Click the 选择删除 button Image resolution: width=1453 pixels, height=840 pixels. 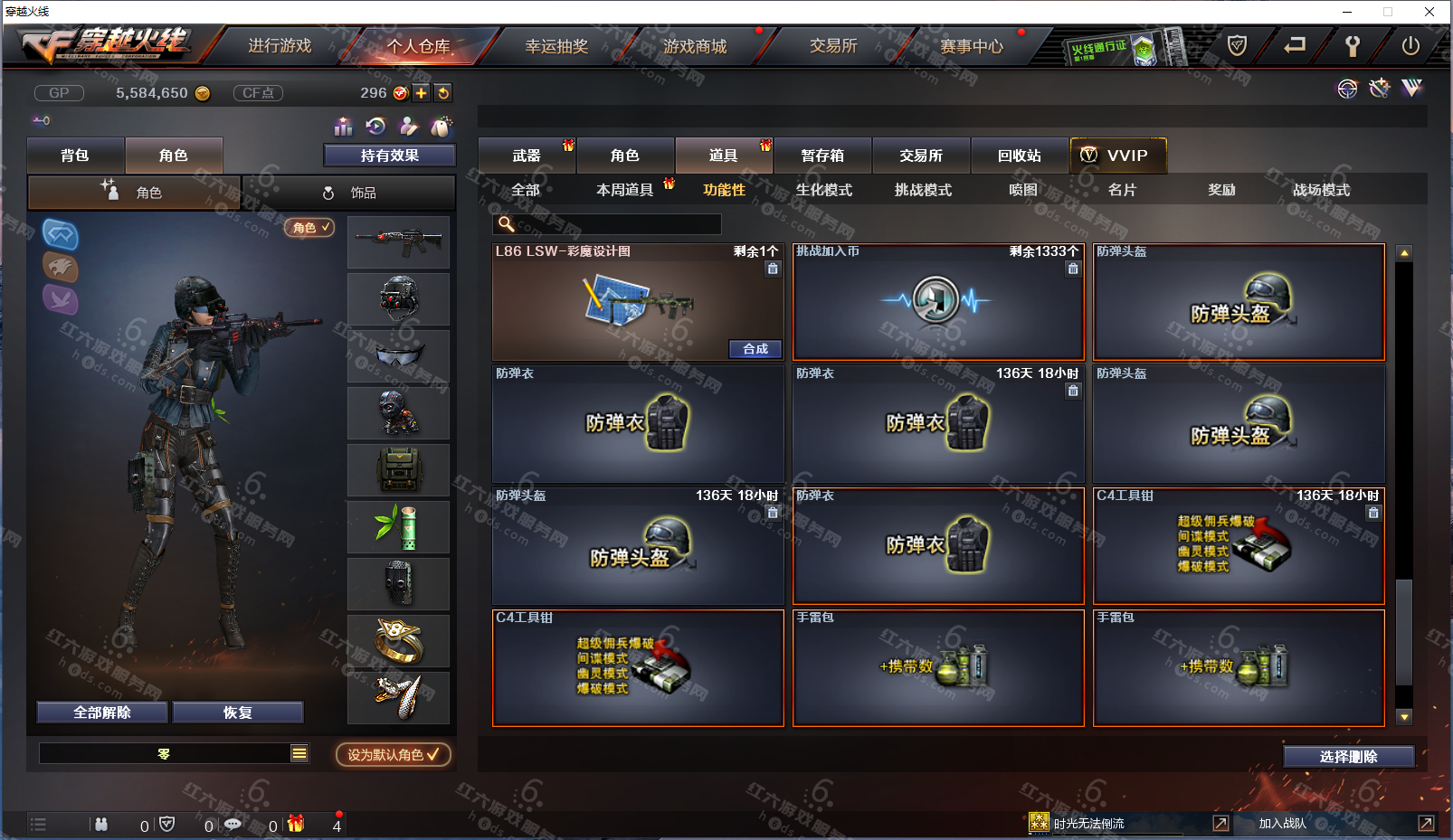pos(1348,757)
